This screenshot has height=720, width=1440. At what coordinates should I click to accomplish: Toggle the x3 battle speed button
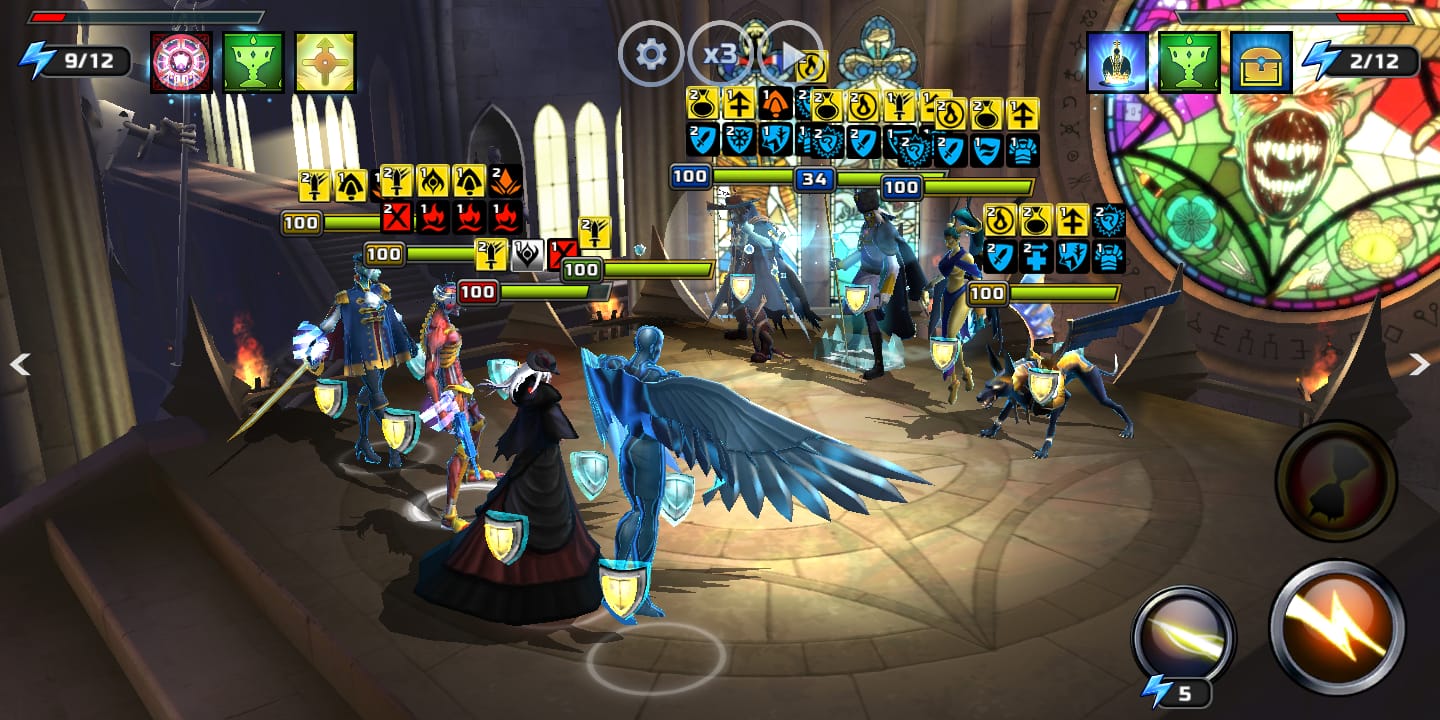(720, 54)
